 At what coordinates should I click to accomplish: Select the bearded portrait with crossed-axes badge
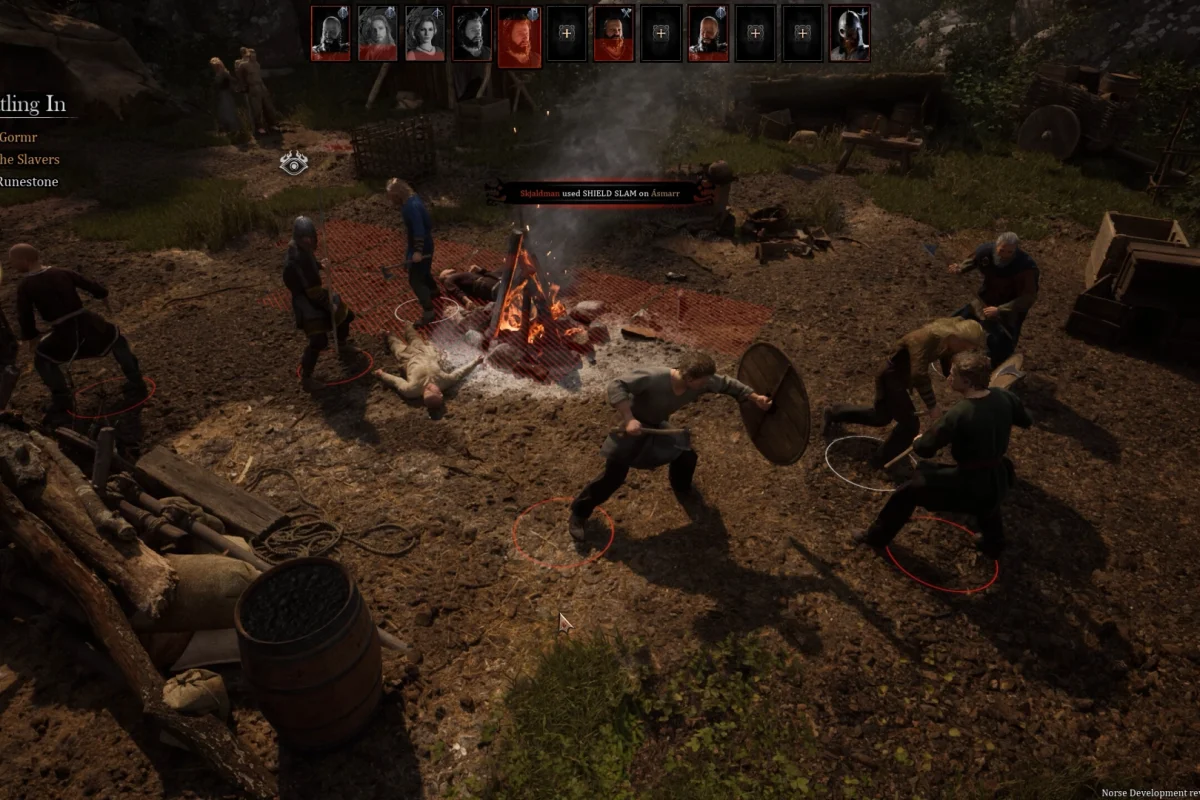pyautogui.click(x=613, y=34)
